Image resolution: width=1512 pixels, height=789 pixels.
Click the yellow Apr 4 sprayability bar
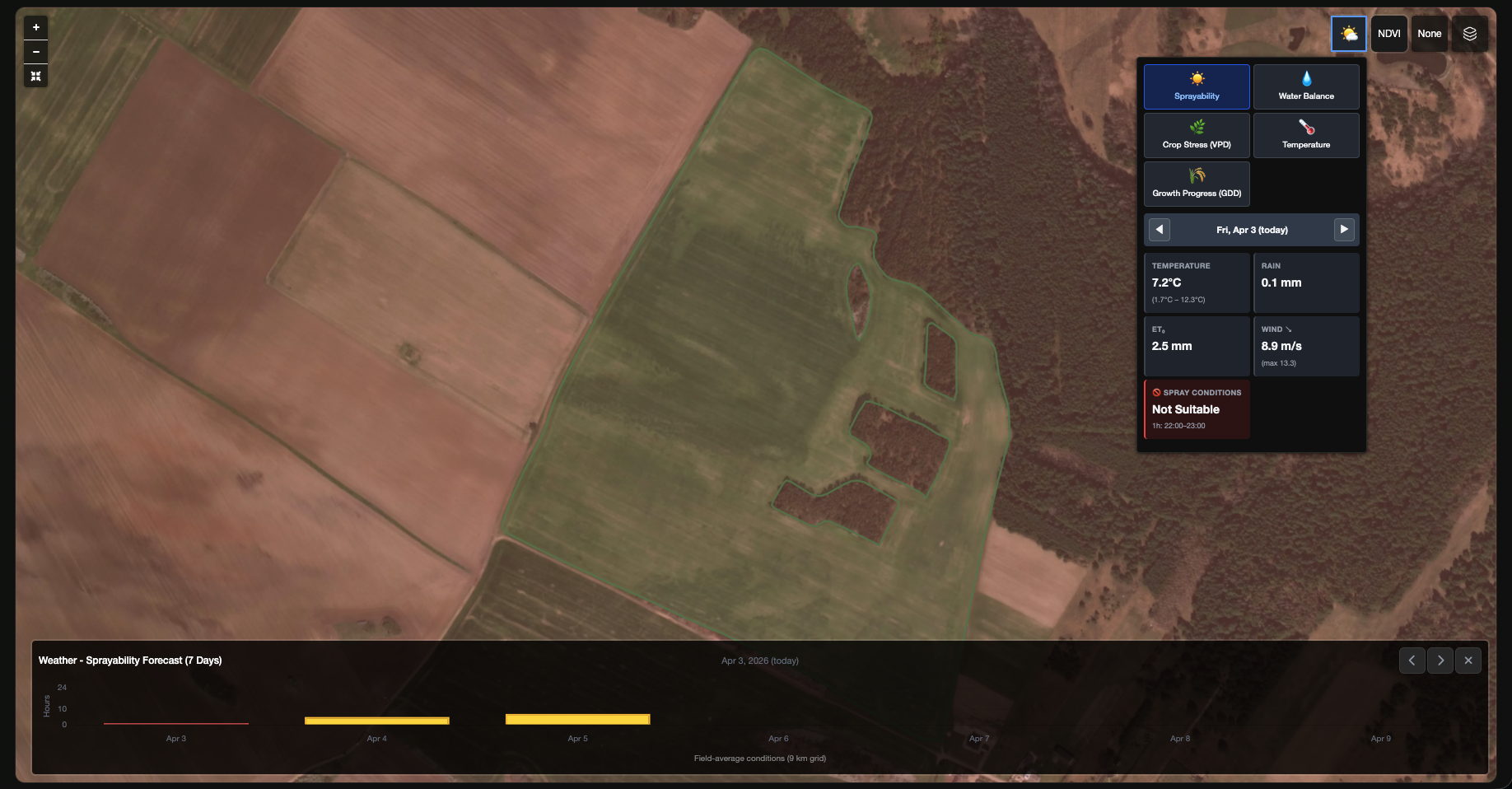click(x=376, y=721)
